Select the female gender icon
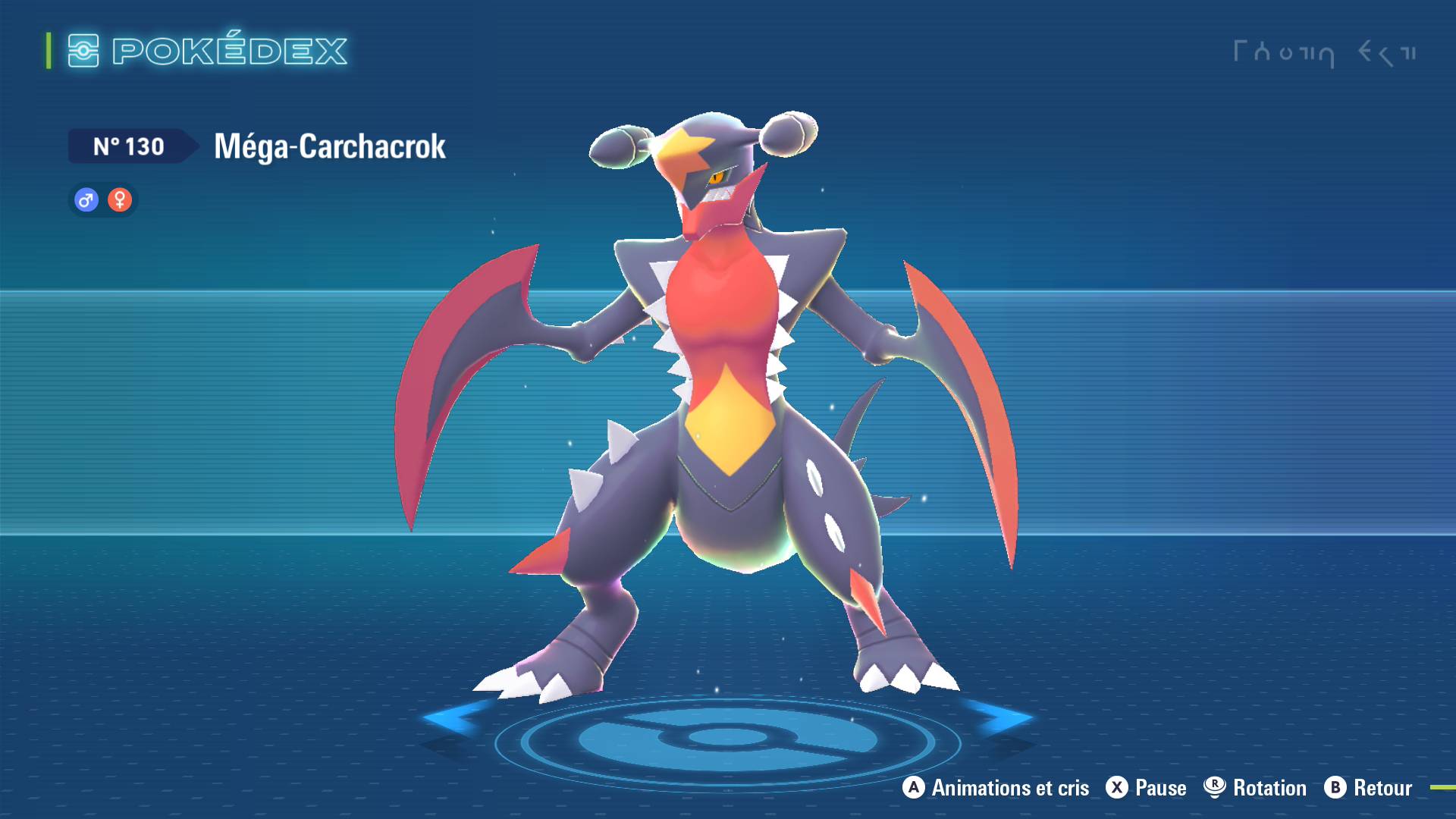 pyautogui.click(x=120, y=200)
